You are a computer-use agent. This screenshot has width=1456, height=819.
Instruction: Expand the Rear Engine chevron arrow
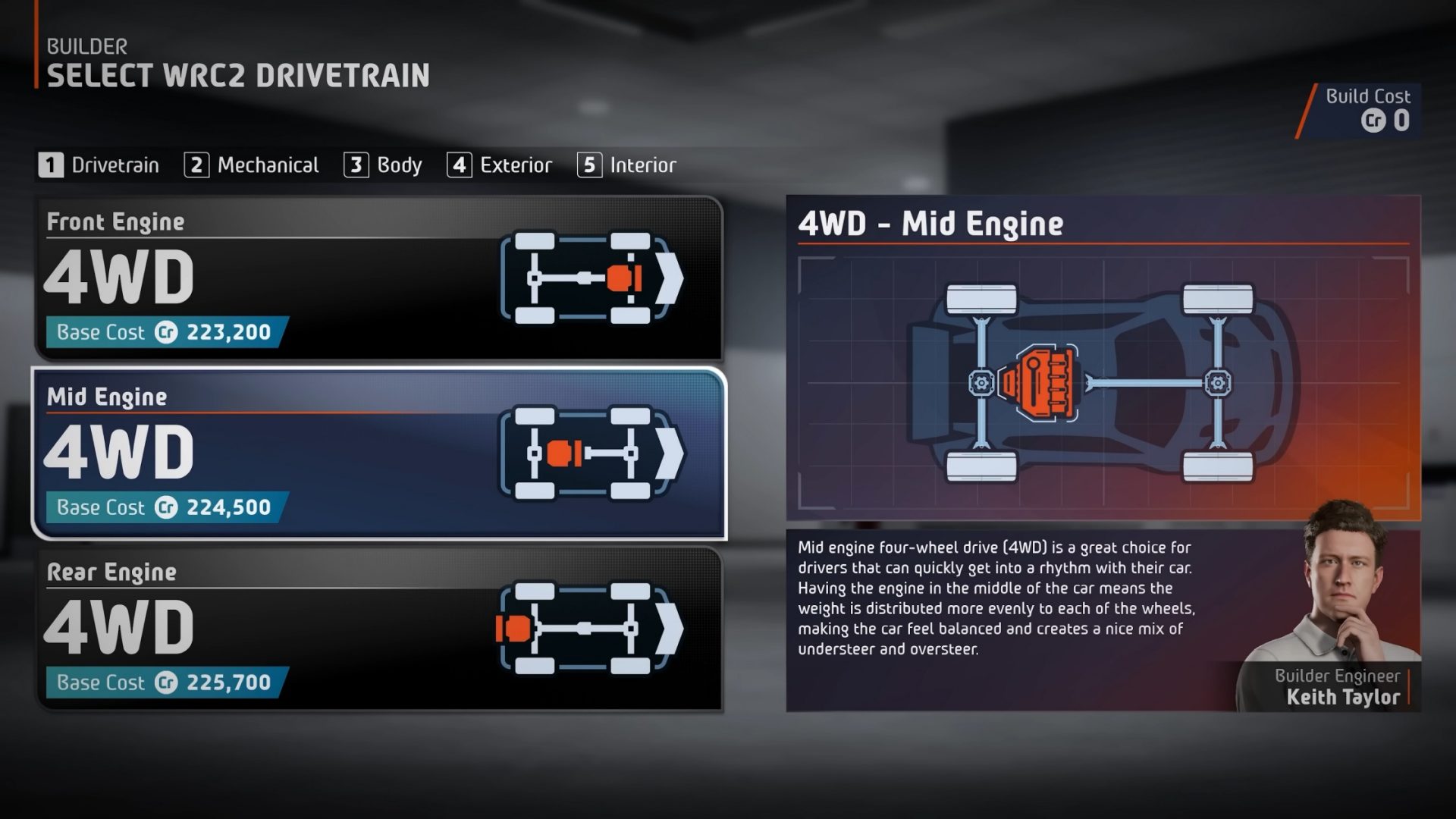coord(671,626)
